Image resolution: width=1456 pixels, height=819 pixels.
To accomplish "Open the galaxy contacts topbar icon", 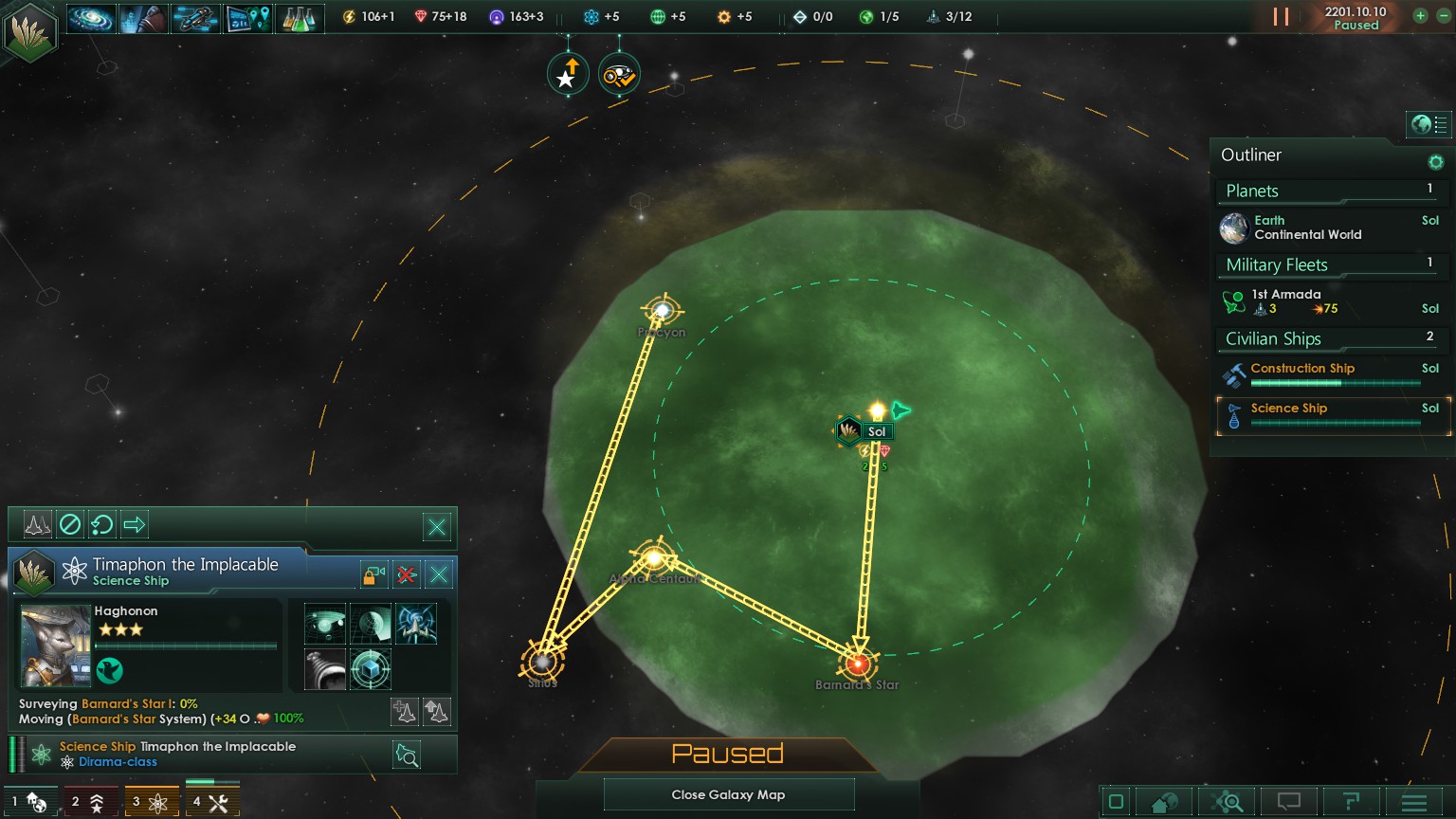I will click(x=91, y=18).
